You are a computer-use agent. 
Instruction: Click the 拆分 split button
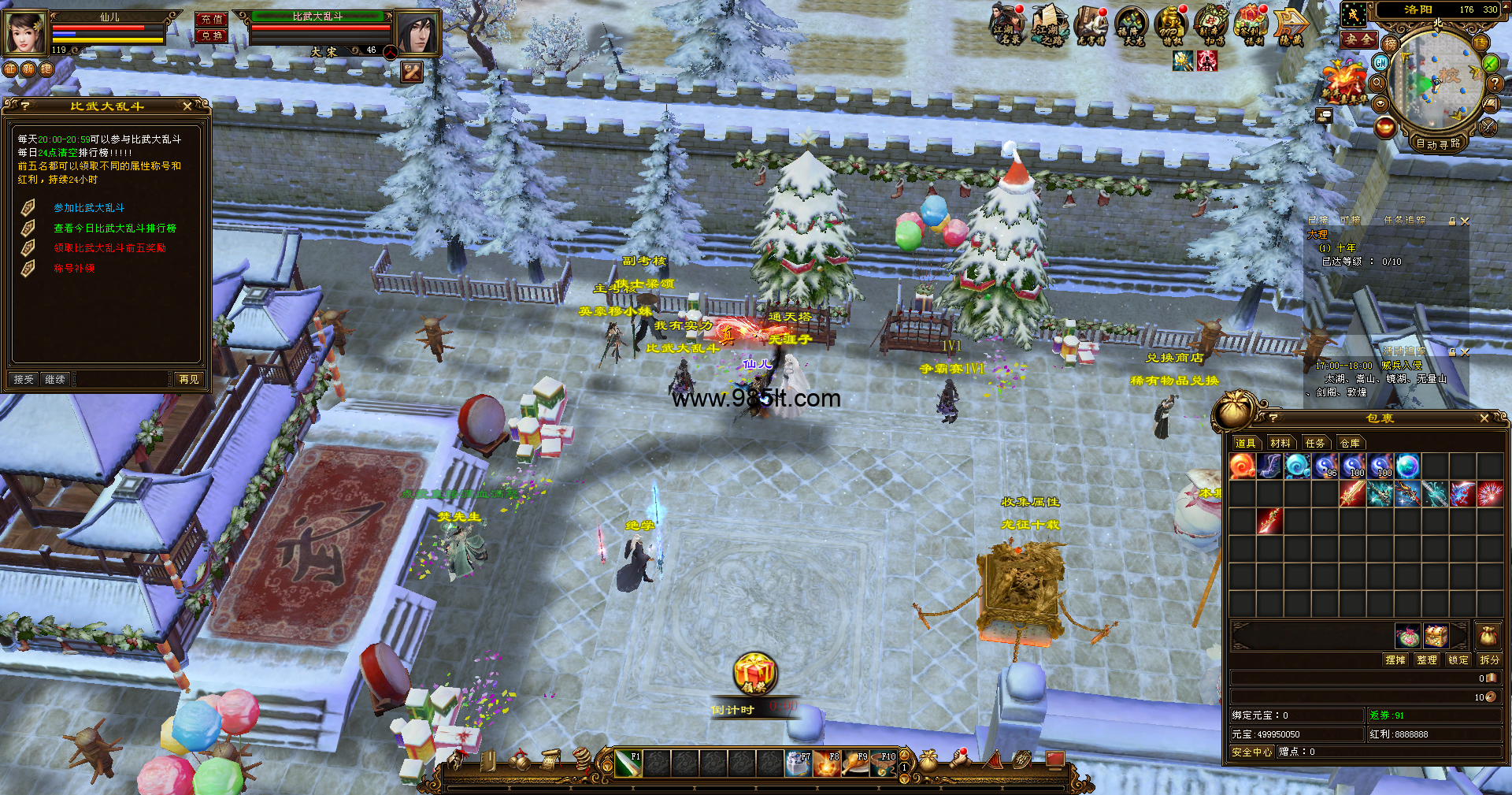click(x=1489, y=660)
